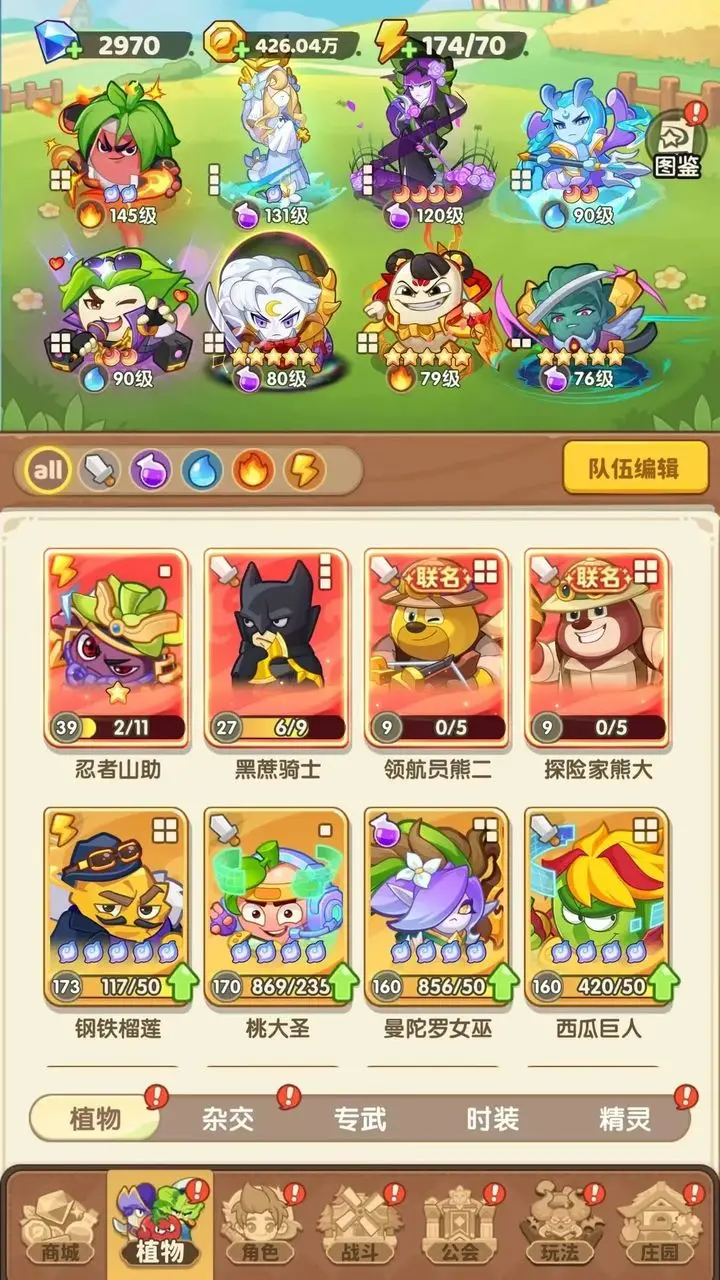Open the 时装 costume tab

point(492,1118)
